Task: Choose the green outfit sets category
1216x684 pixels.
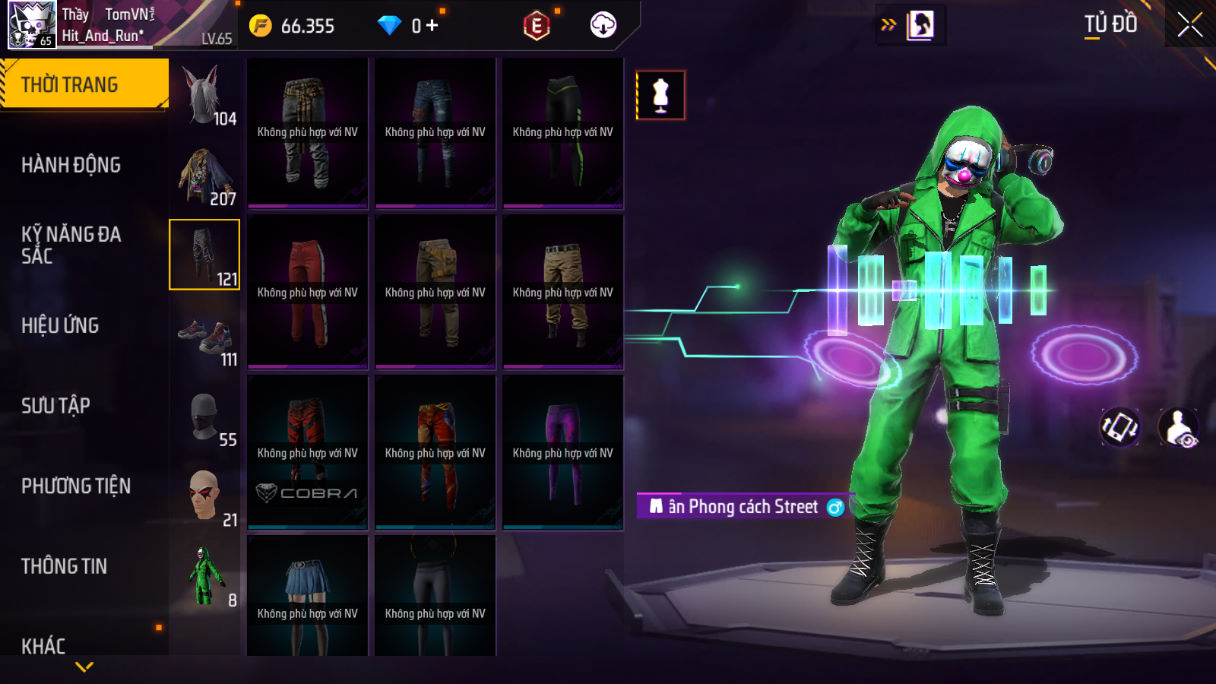Action: tap(205, 576)
